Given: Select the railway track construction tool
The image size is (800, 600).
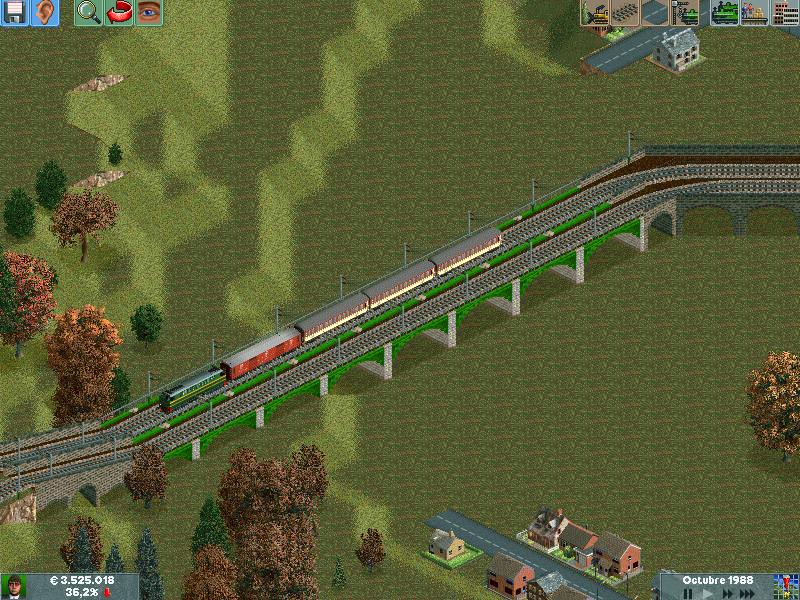Looking at the screenshot, I should click(625, 13).
